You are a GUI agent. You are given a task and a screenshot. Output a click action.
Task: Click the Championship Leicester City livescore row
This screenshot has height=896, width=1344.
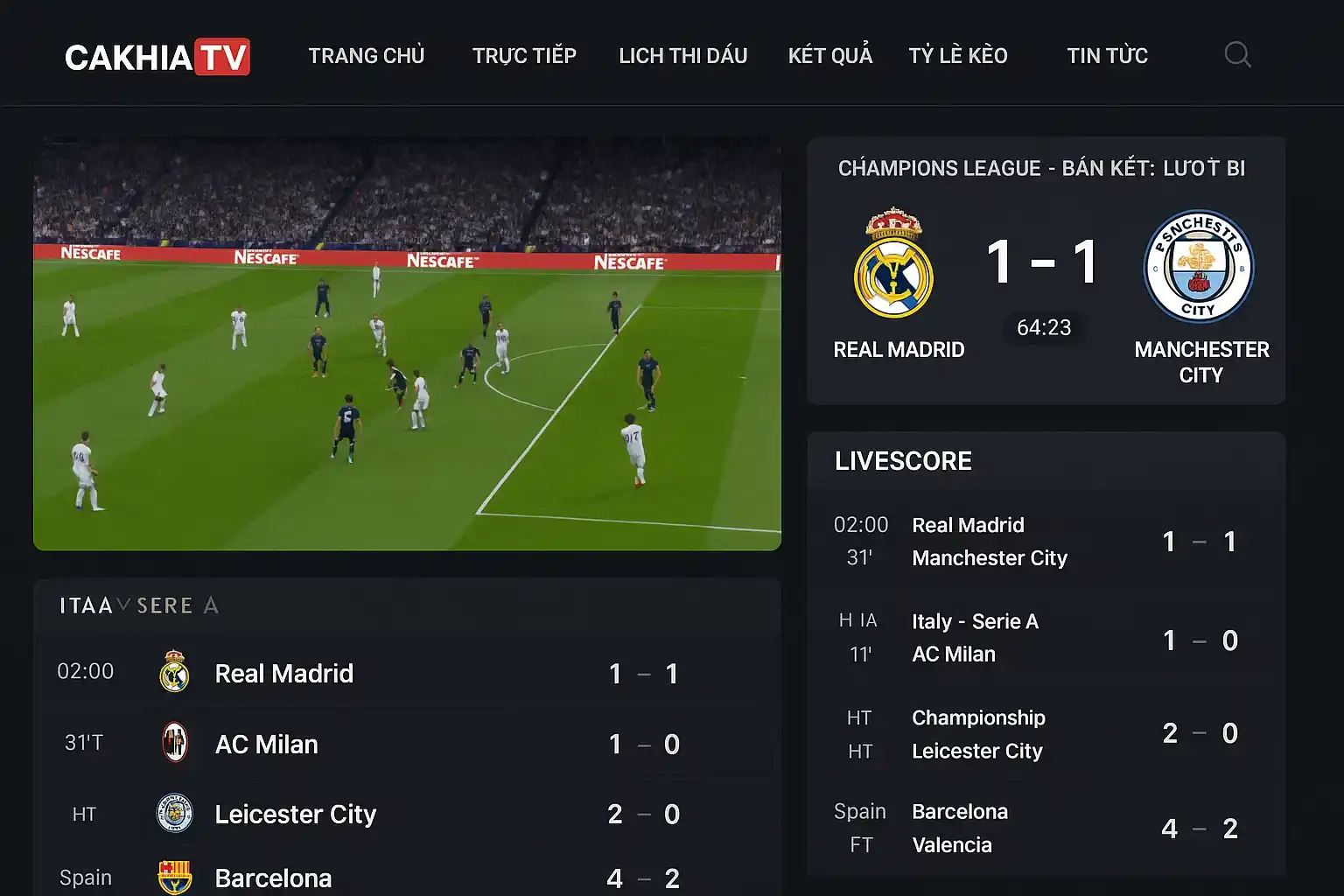[x=1041, y=733]
